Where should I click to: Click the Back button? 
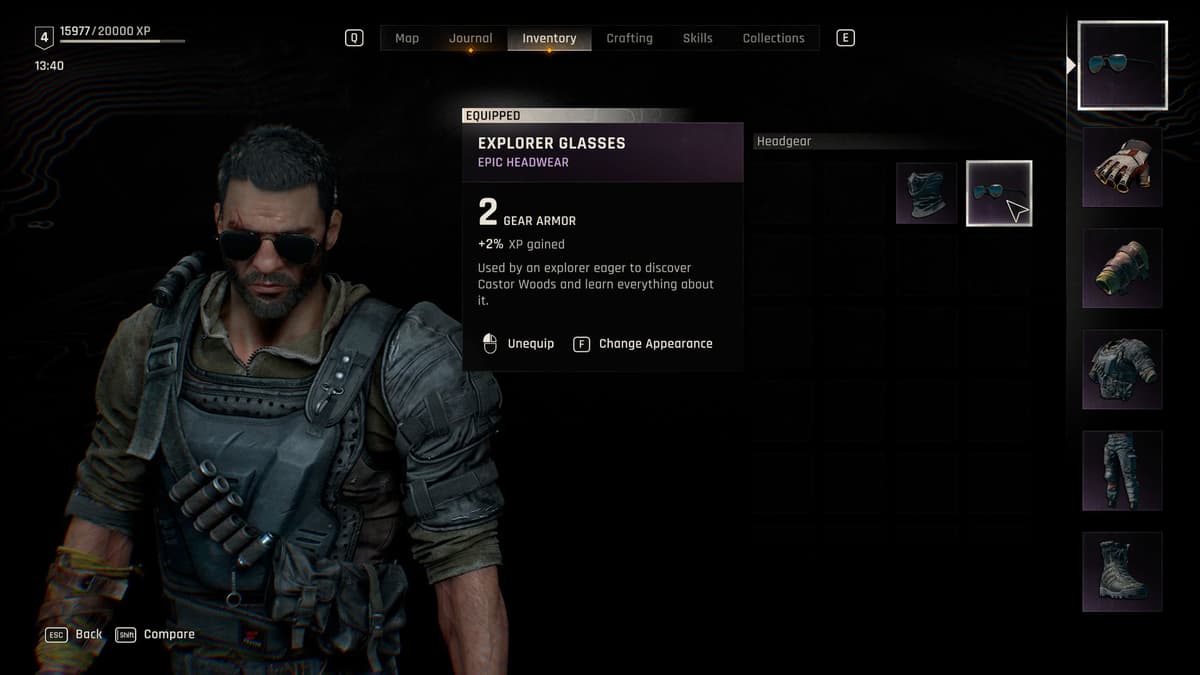(88, 634)
